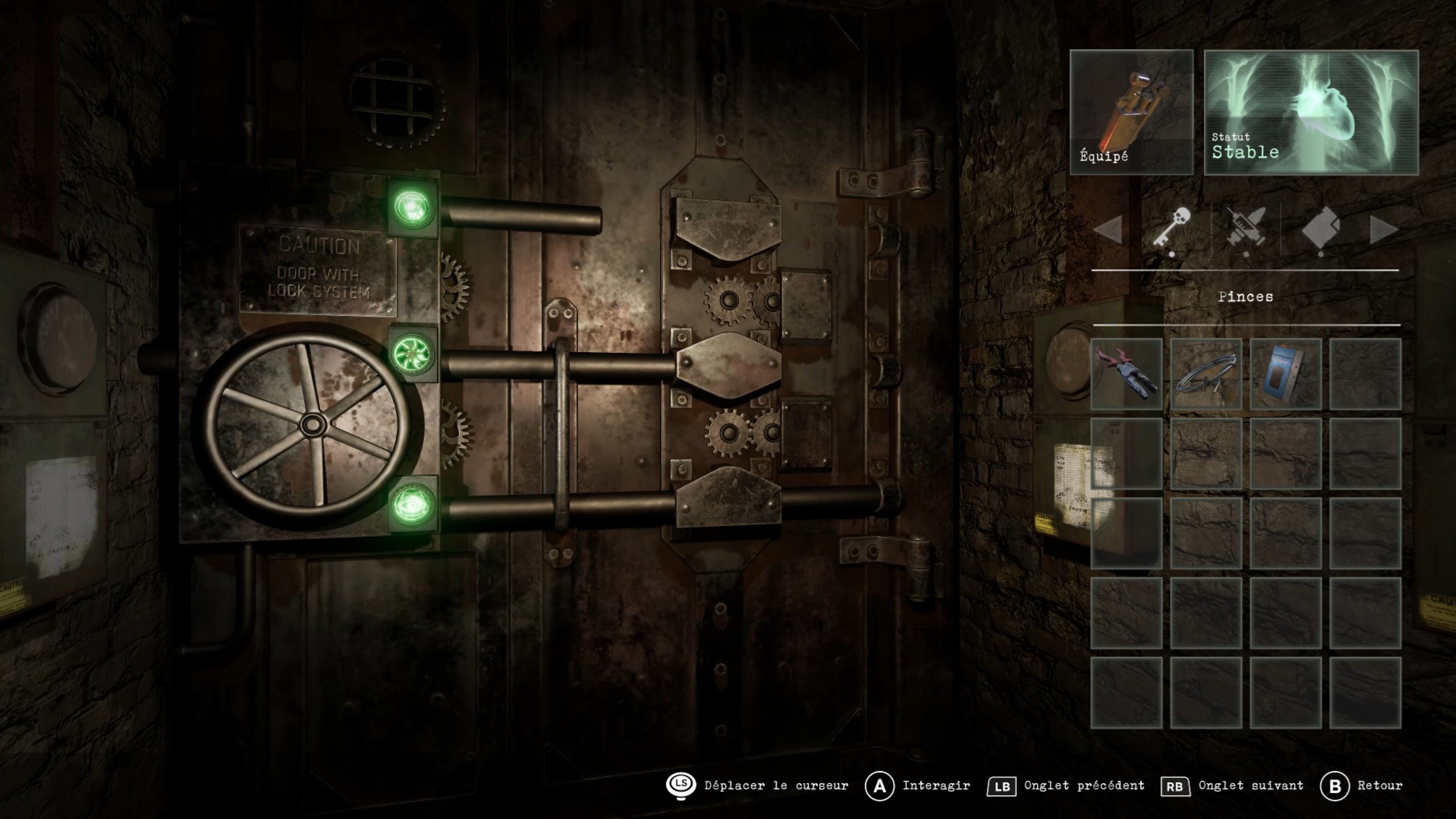Select the coiled wire item slot
Image resolution: width=1456 pixels, height=819 pixels.
click(x=1206, y=374)
